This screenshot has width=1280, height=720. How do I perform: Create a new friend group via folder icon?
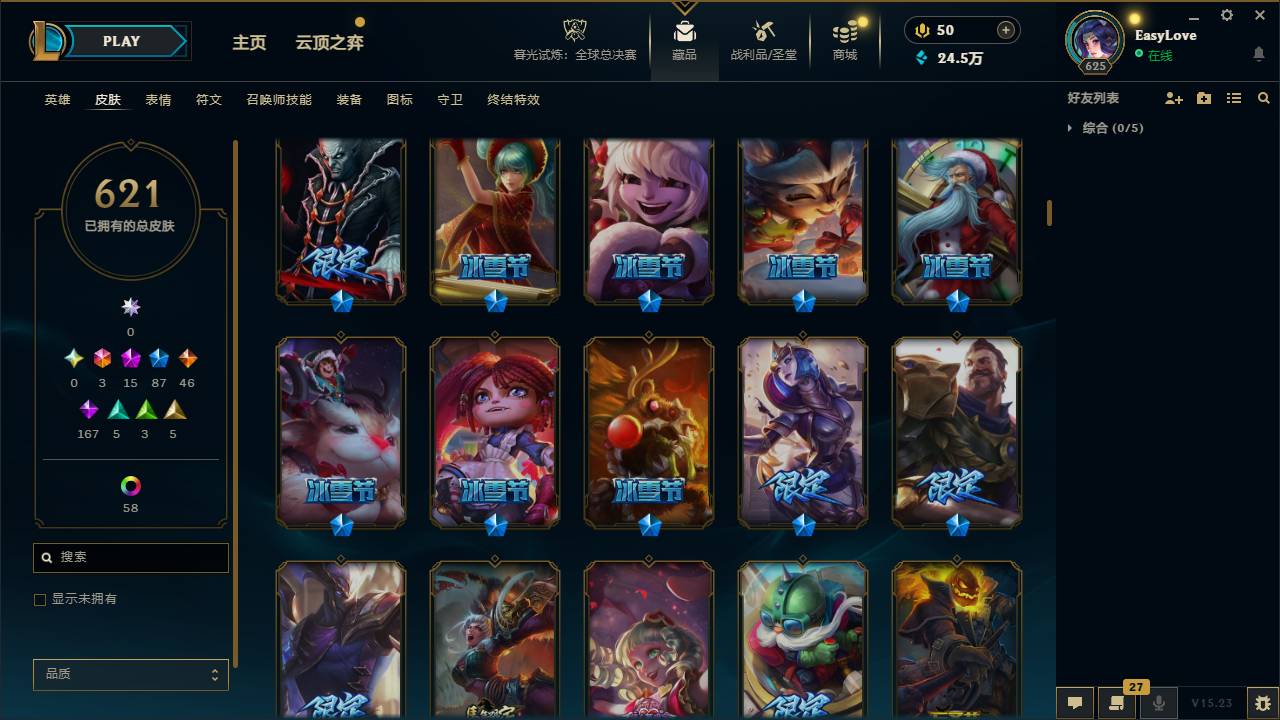click(1203, 98)
